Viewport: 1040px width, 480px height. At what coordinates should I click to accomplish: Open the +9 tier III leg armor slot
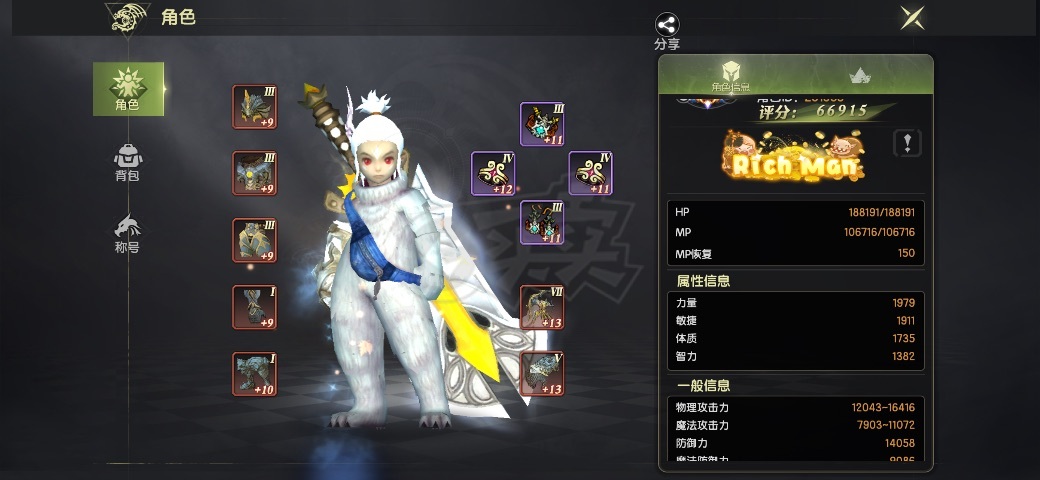[x=255, y=240]
